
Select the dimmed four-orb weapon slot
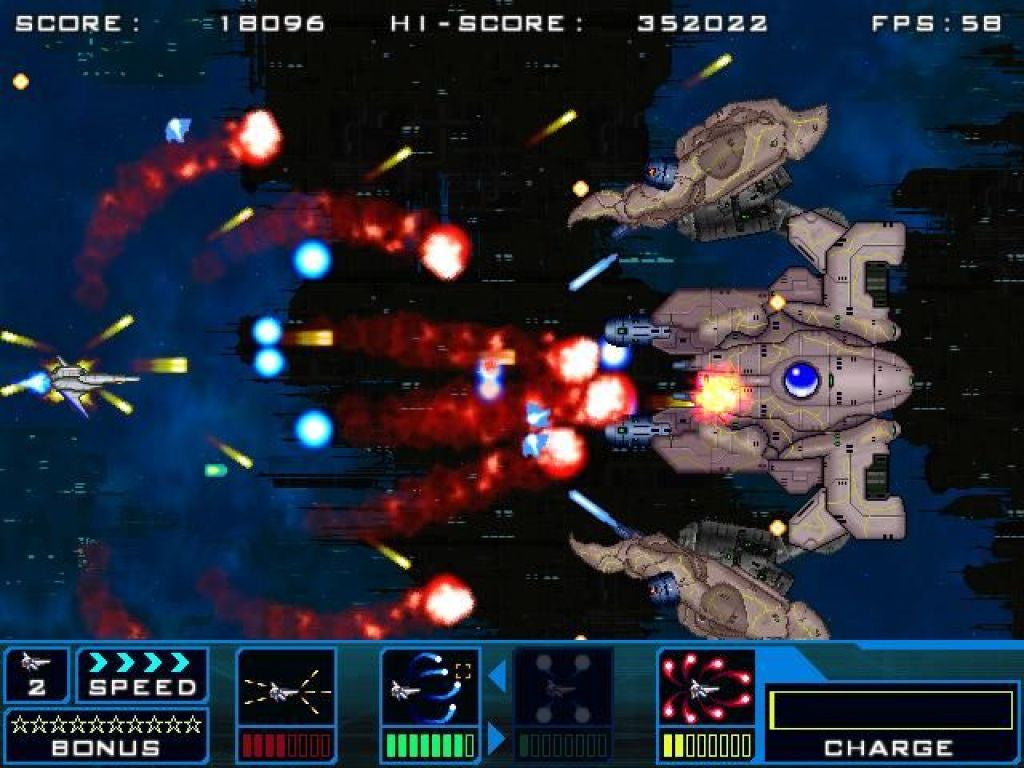pos(562,689)
